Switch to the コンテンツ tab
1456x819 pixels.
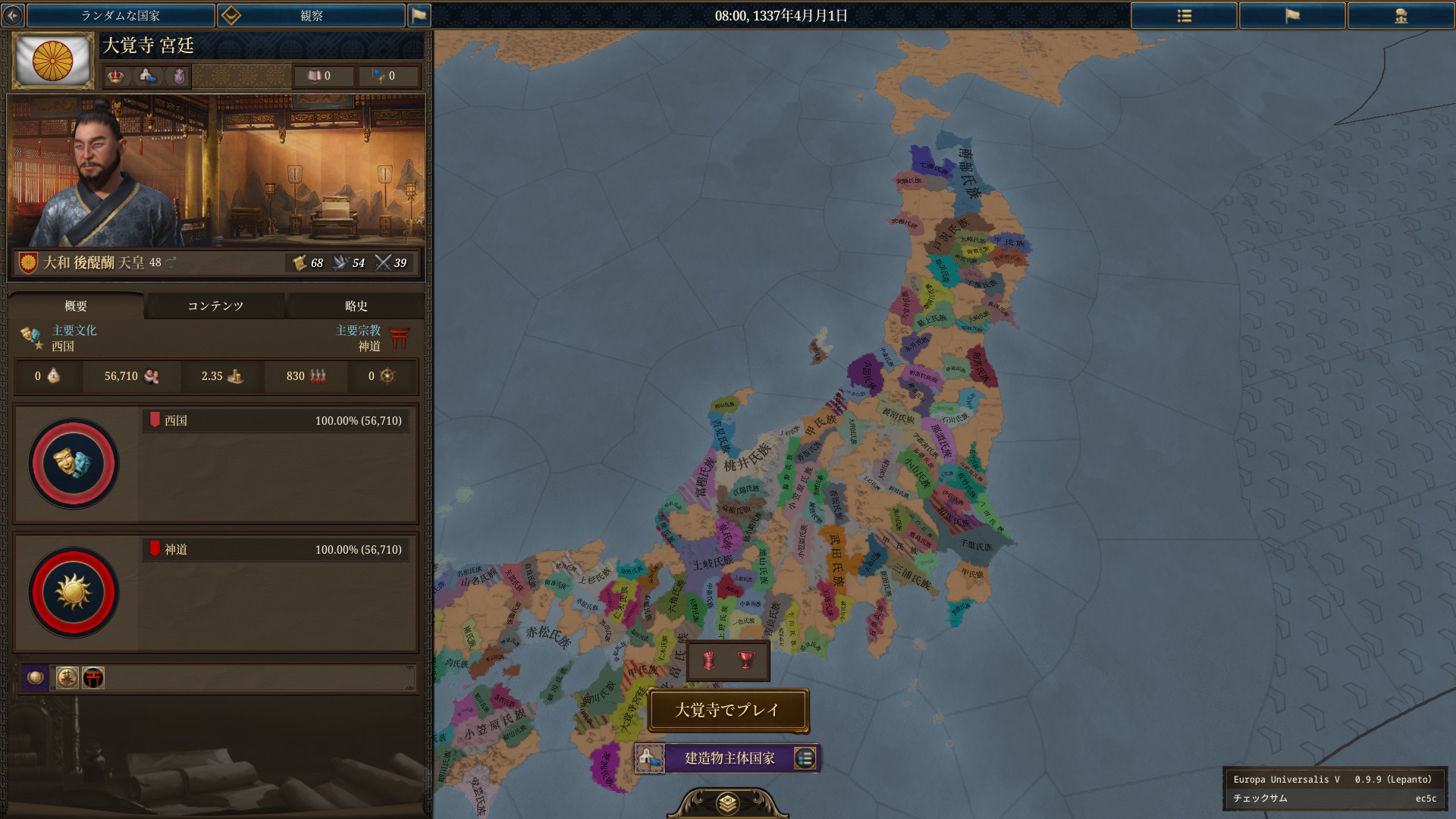pos(215,306)
